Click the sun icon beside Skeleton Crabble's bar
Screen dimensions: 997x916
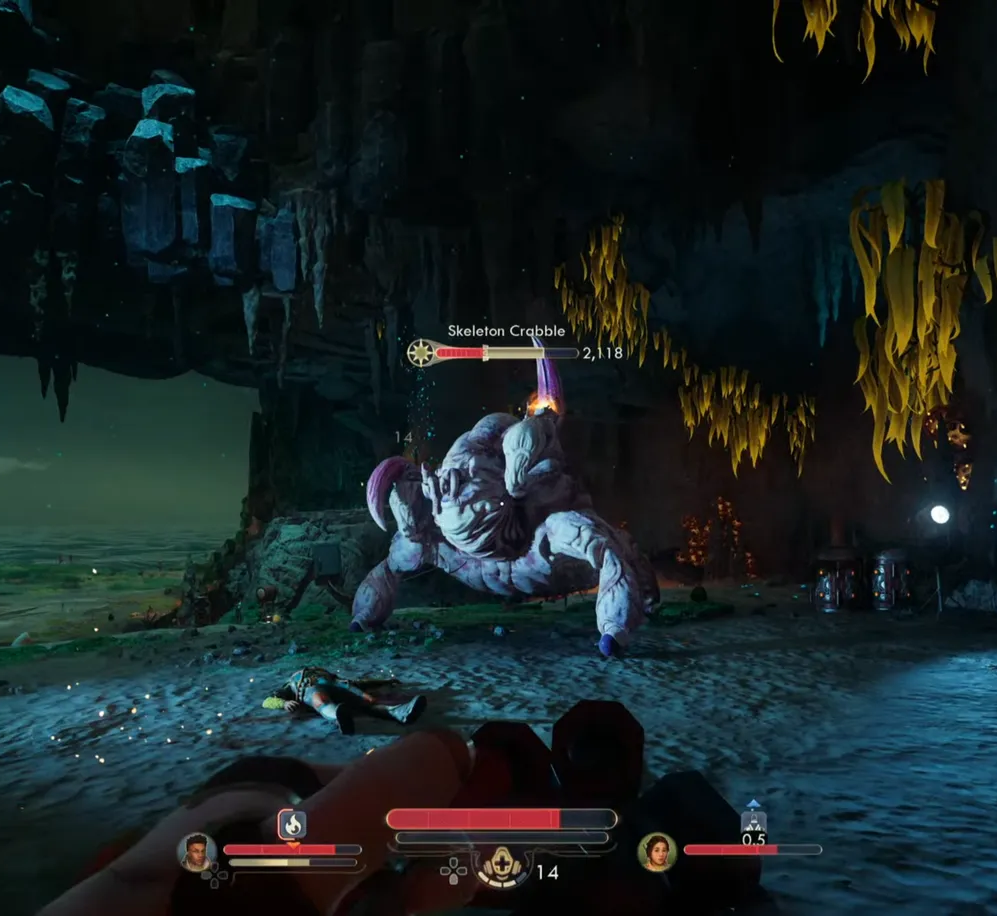point(421,353)
